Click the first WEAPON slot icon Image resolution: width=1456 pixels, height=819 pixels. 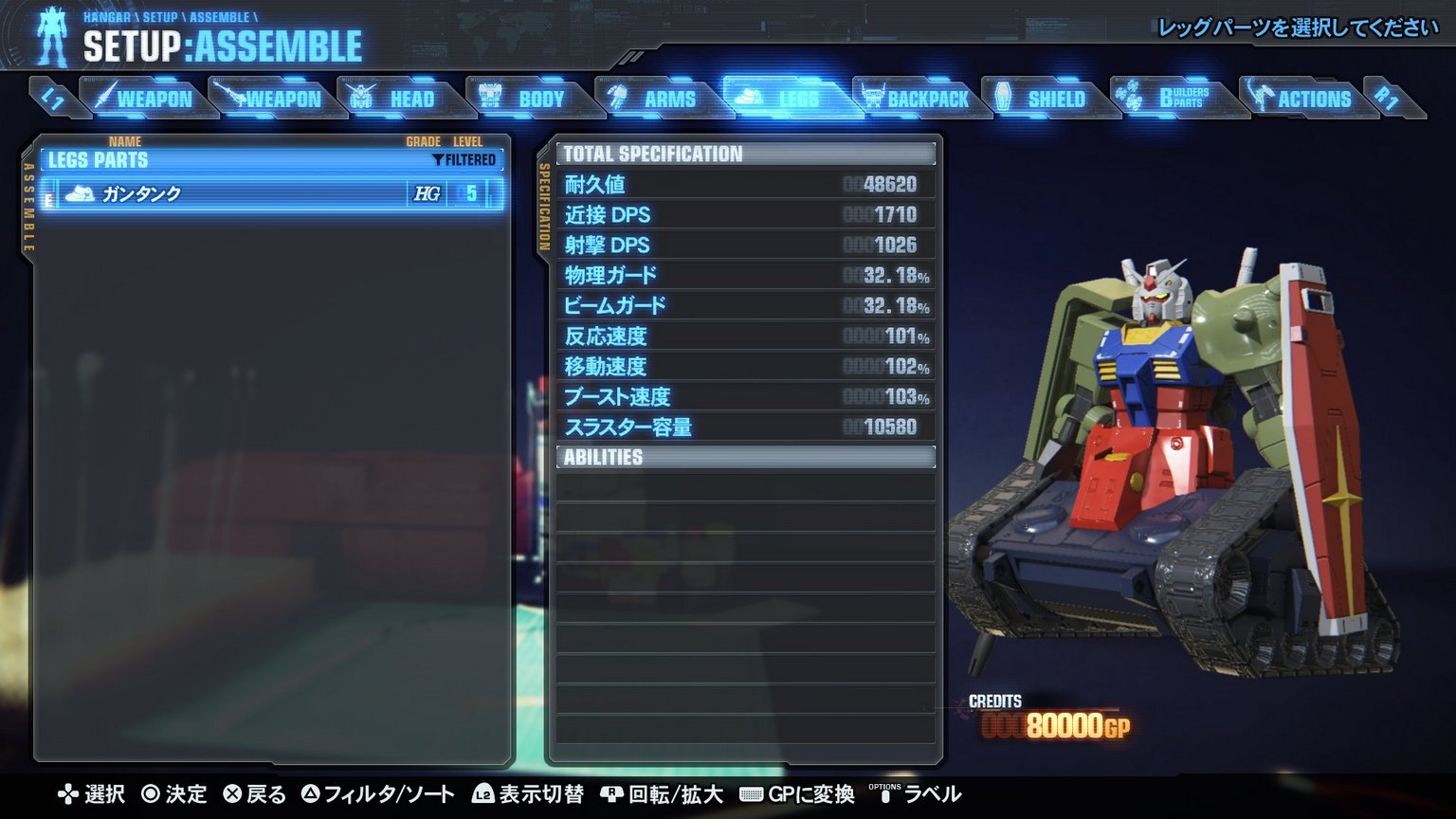[x=107, y=97]
